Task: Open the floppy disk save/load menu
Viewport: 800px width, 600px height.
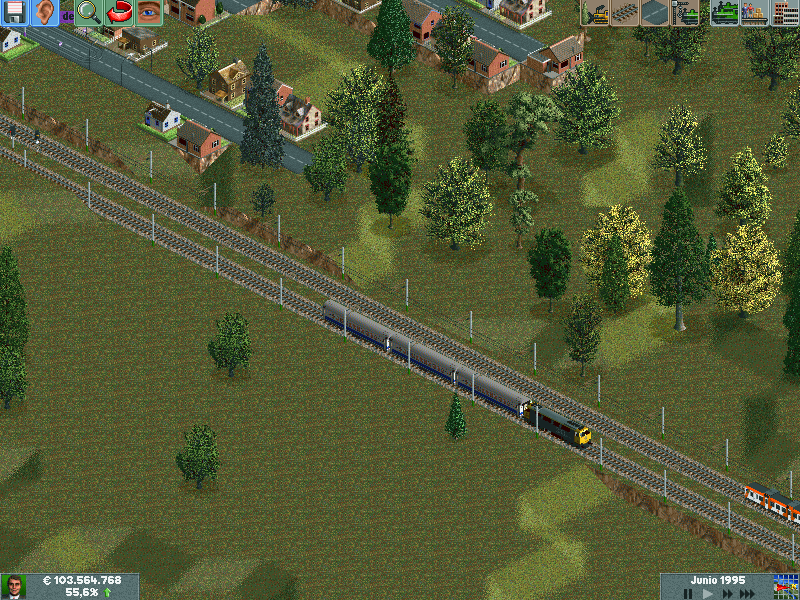Action: [15, 13]
